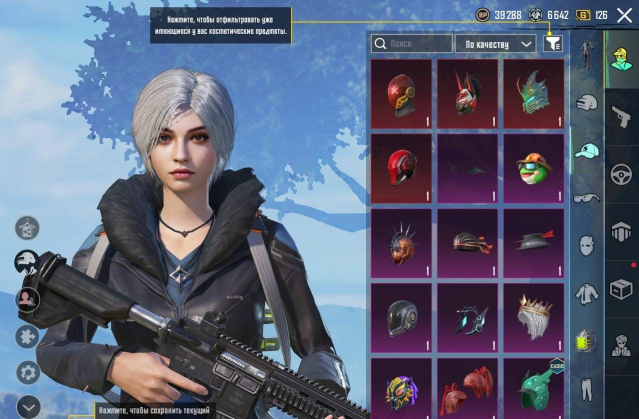This screenshot has width=639, height=419.
Task: Open the pants category
Action: [586, 385]
